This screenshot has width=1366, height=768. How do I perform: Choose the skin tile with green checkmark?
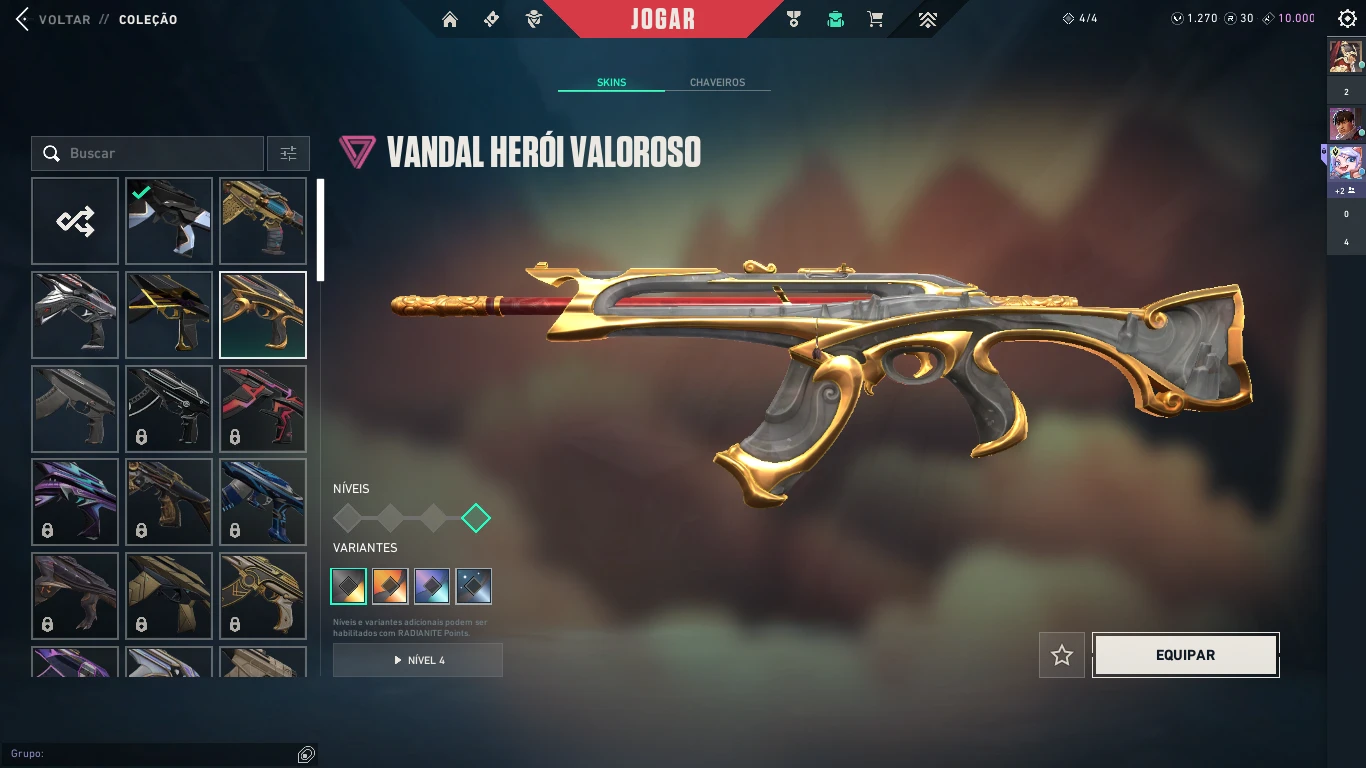tap(169, 221)
